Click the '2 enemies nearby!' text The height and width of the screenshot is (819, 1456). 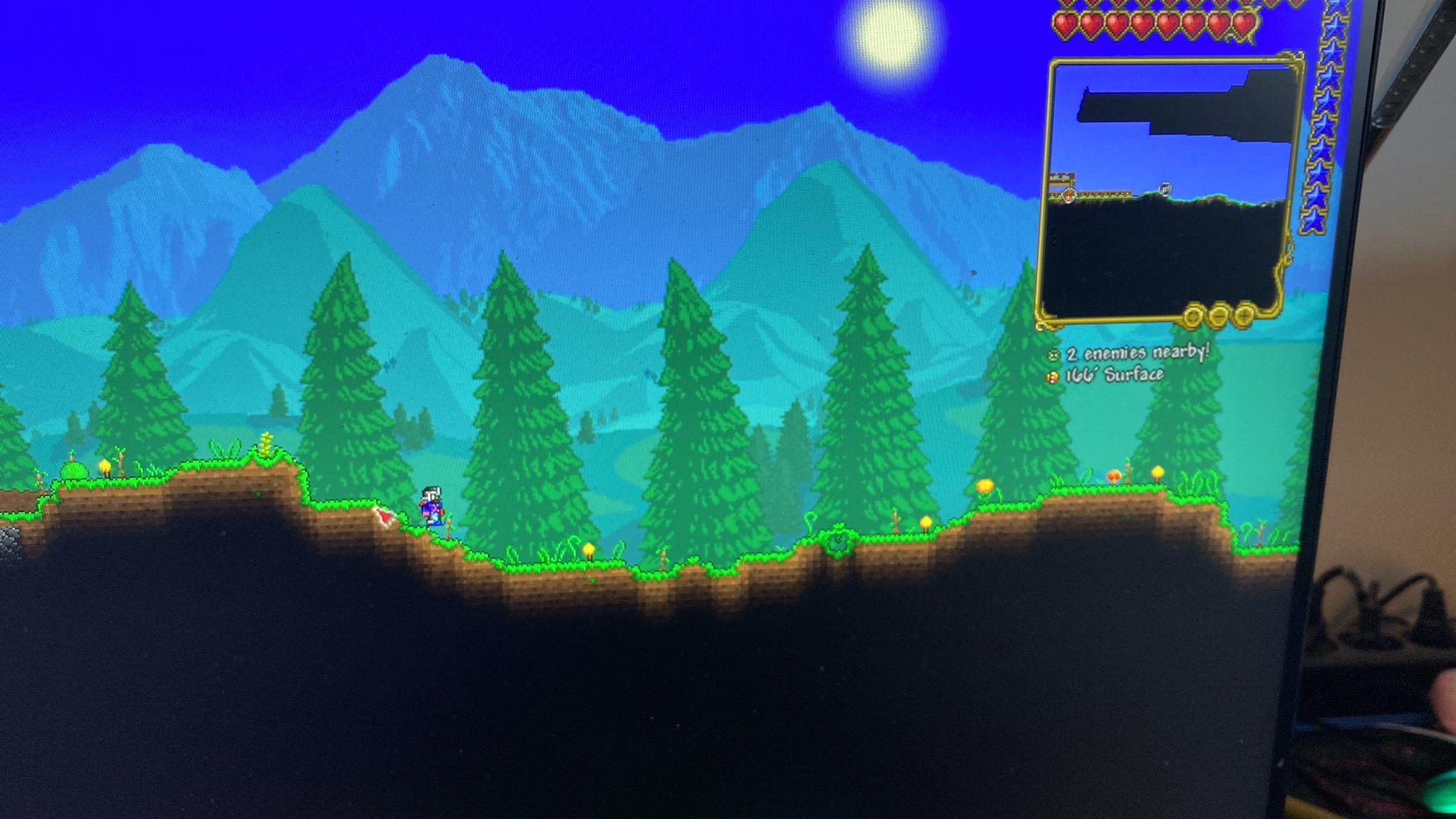tap(1137, 355)
